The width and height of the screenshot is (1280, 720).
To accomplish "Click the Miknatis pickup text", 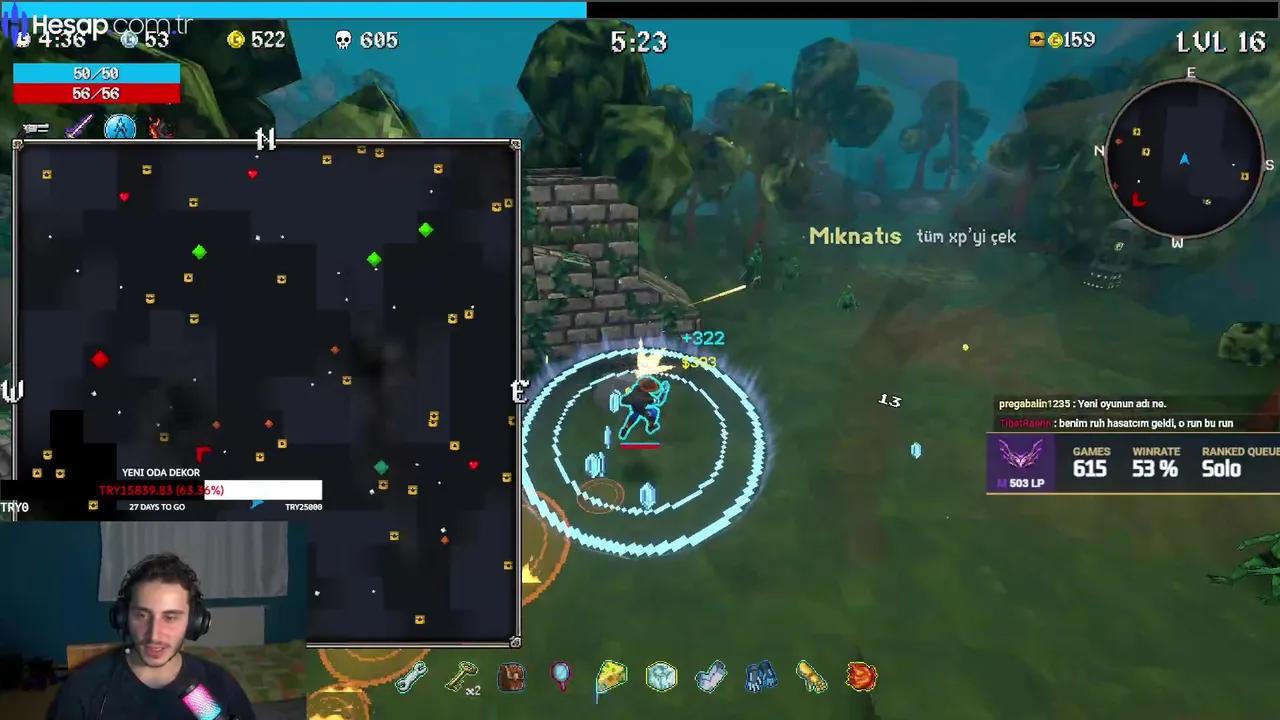I will [855, 237].
